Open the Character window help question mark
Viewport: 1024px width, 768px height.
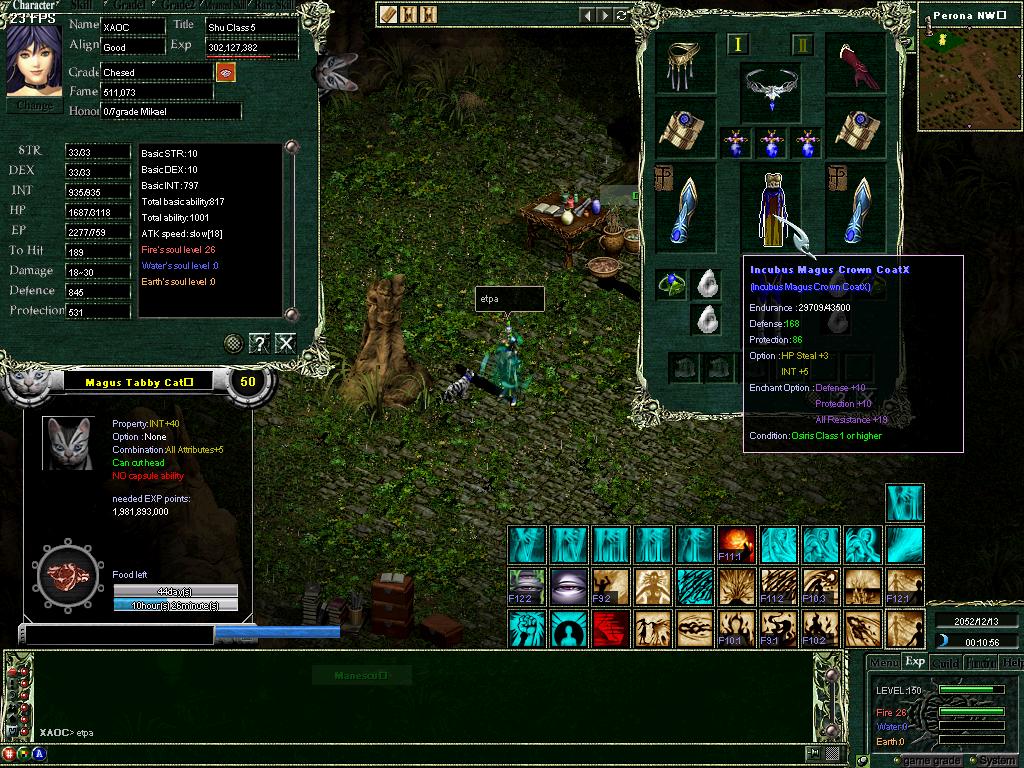259,344
